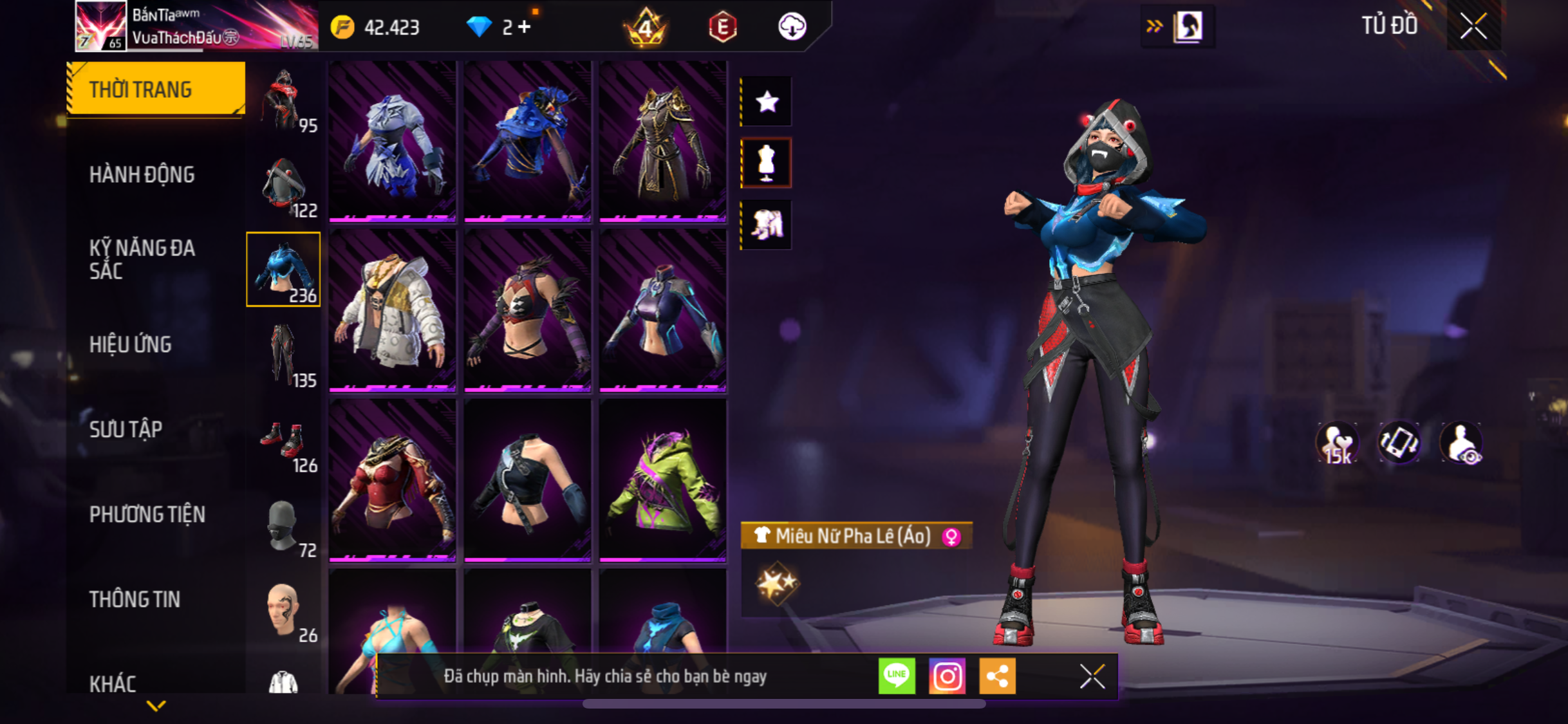Viewport: 1568px width, 724px height.
Task: Dismiss the screenshot share banner
Action: pos(1092,676)
